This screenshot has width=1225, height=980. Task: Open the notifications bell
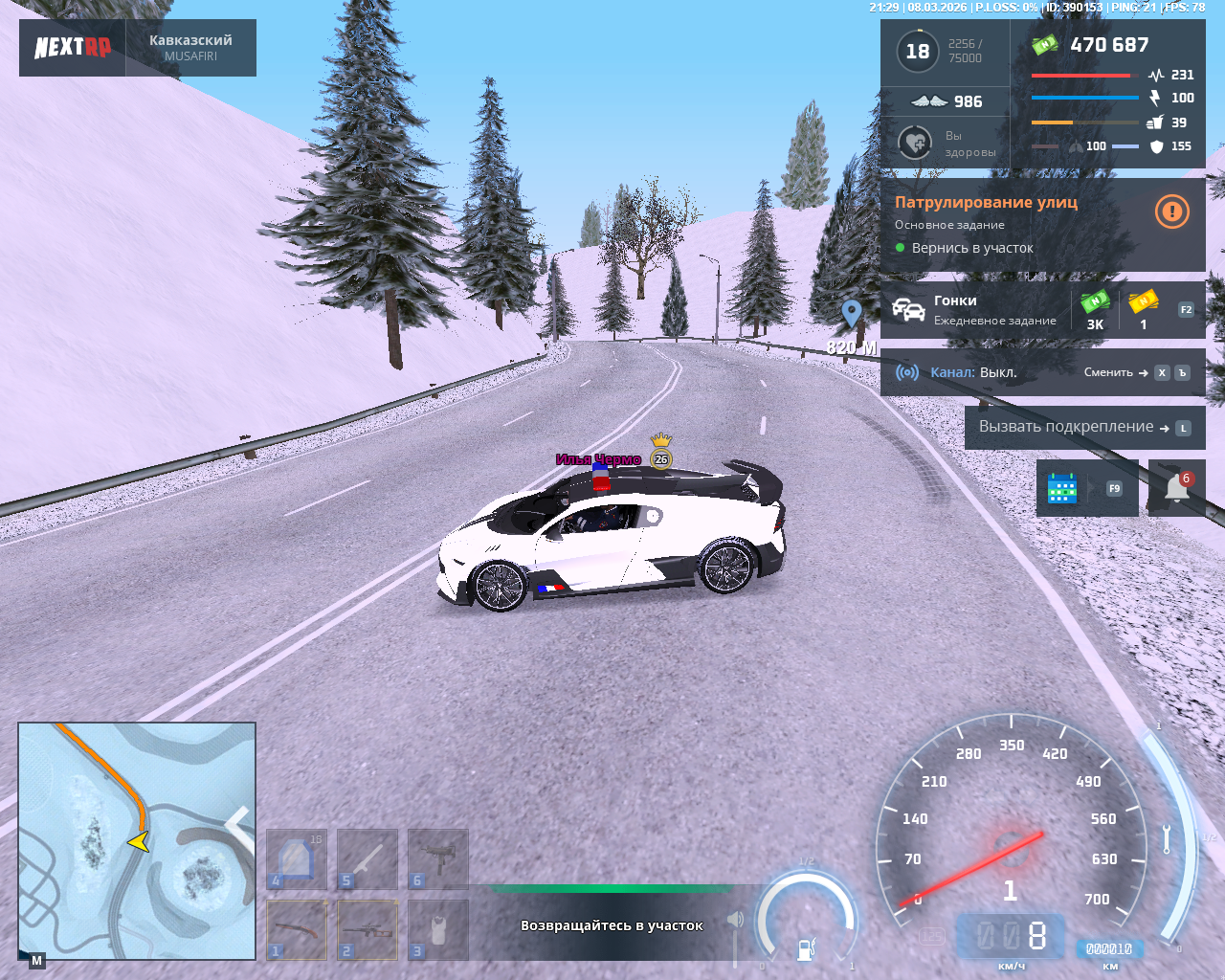pyautogui.click(x=1177, y=488)
